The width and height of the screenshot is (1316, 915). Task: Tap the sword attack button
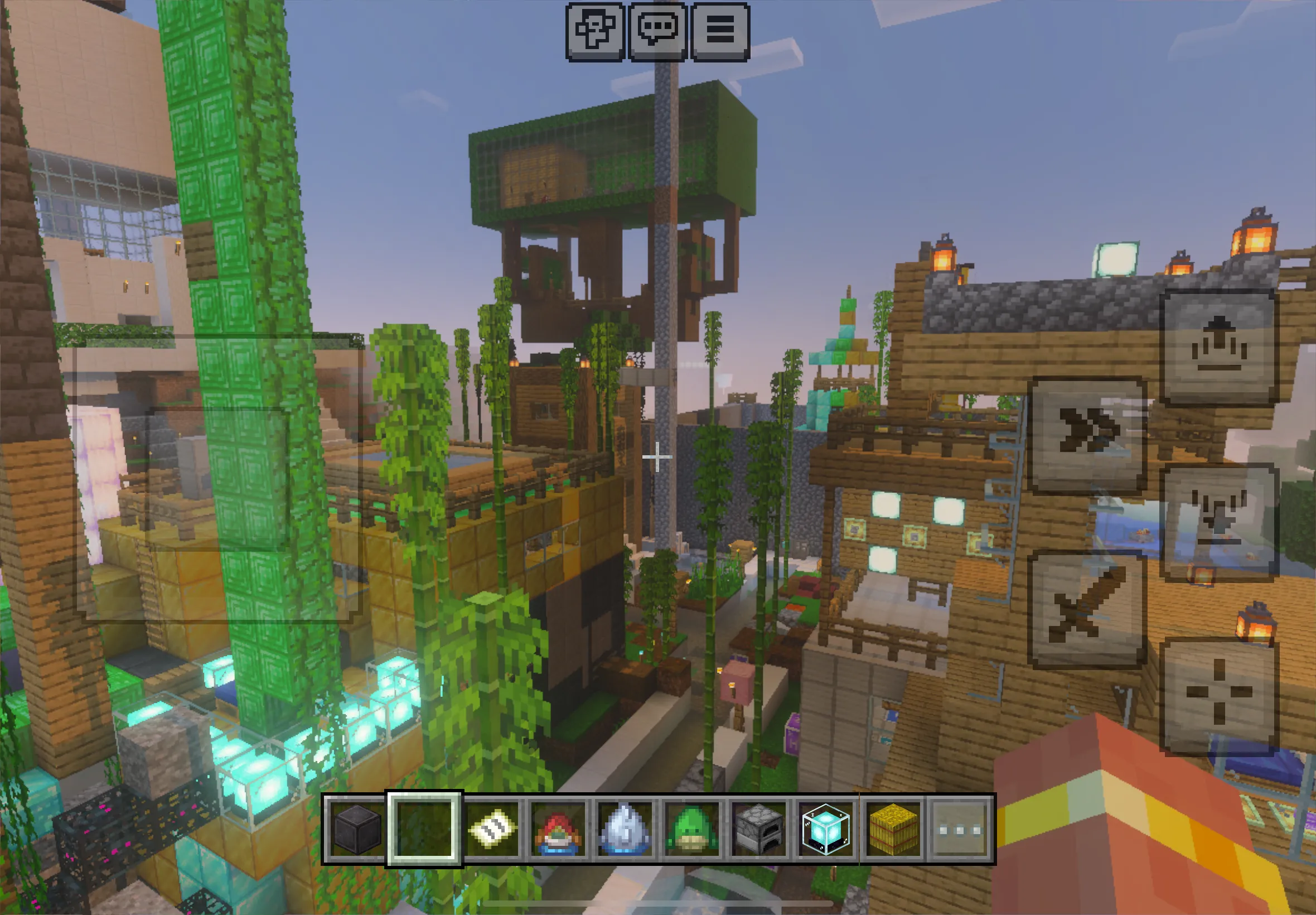(x=1087, y=609)
